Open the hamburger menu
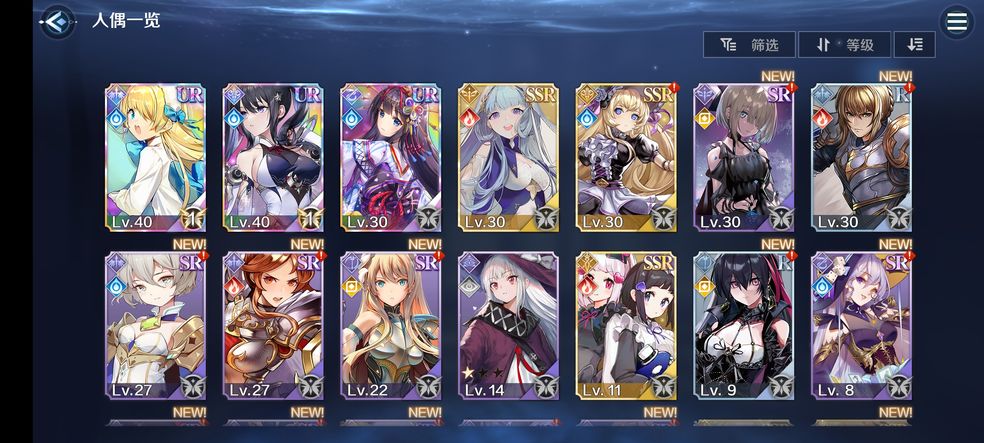The width and height of the screenshot is (984, 443). 957,22
